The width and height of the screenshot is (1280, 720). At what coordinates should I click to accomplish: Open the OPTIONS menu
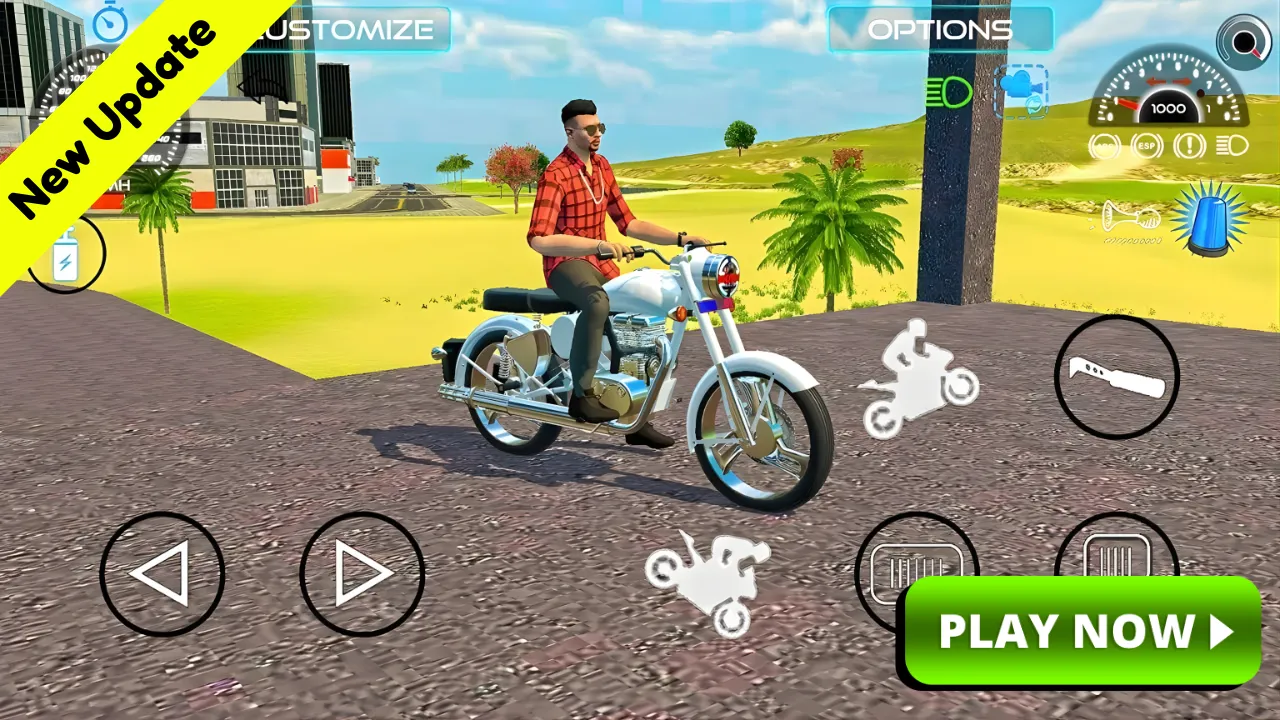[x=940, y=29]
